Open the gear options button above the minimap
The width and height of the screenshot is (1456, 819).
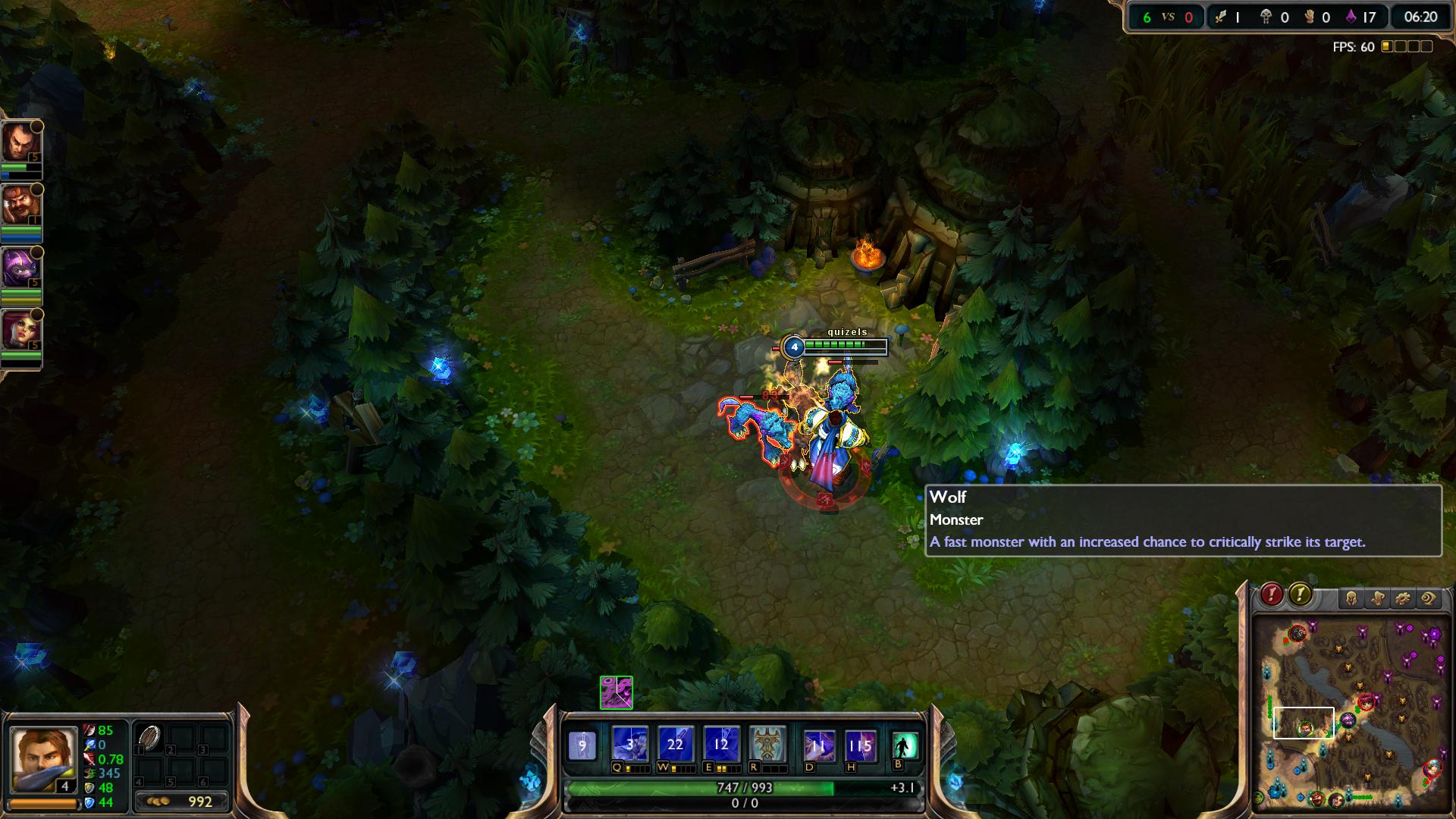(1403, 599)
